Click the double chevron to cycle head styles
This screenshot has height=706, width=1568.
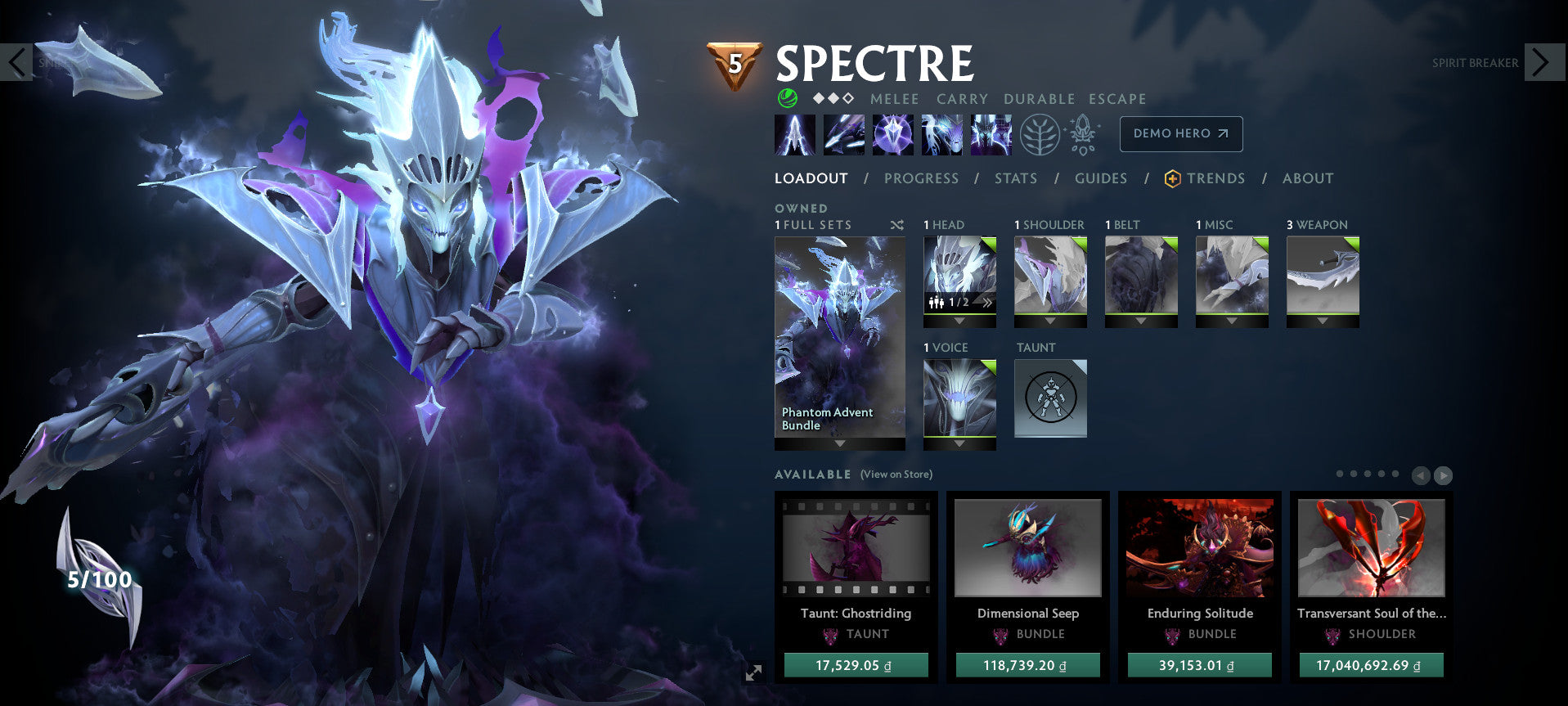tap(986, 302)
